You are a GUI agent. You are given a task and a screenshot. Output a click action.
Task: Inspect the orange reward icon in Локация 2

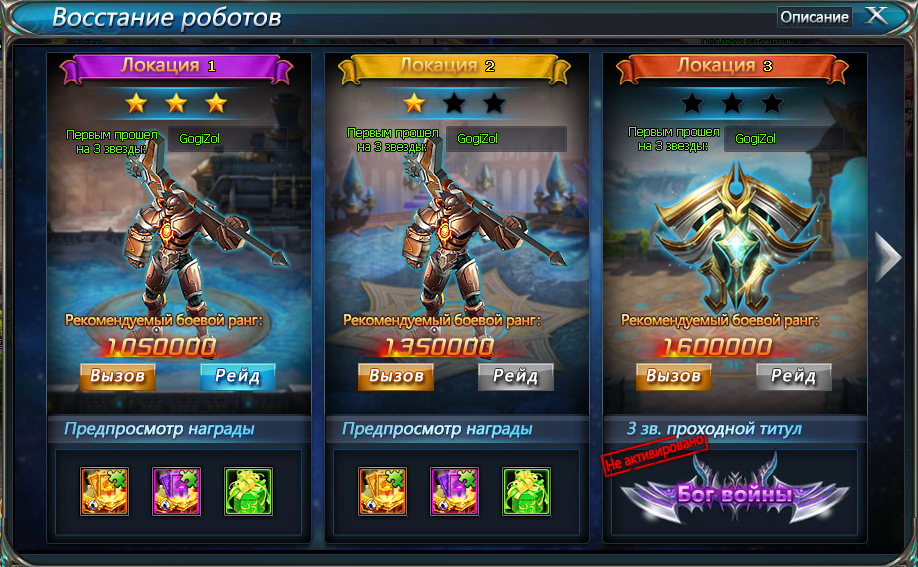point(383,491)
